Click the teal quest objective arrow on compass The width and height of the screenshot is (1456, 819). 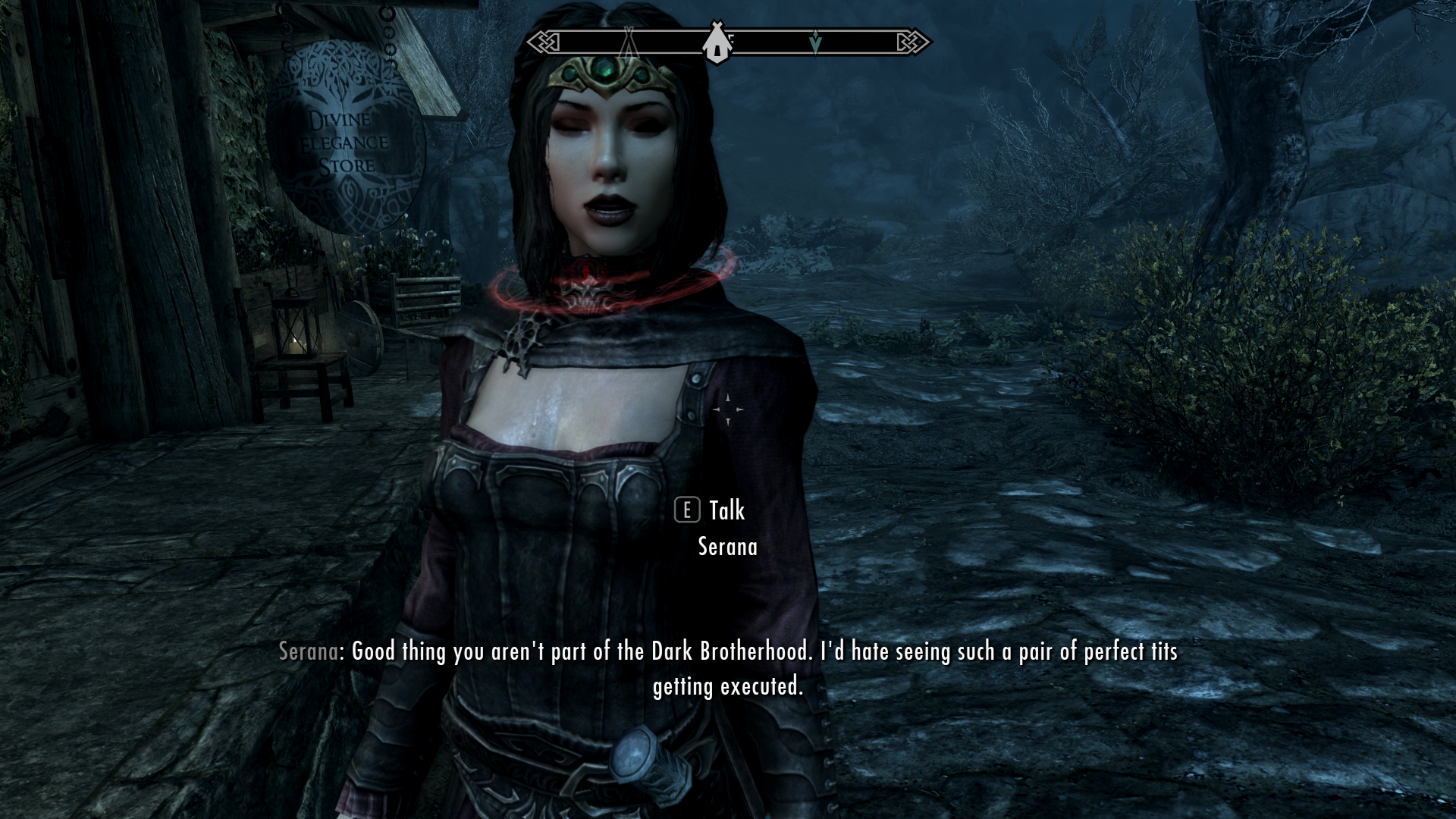(x=814, y=42)
